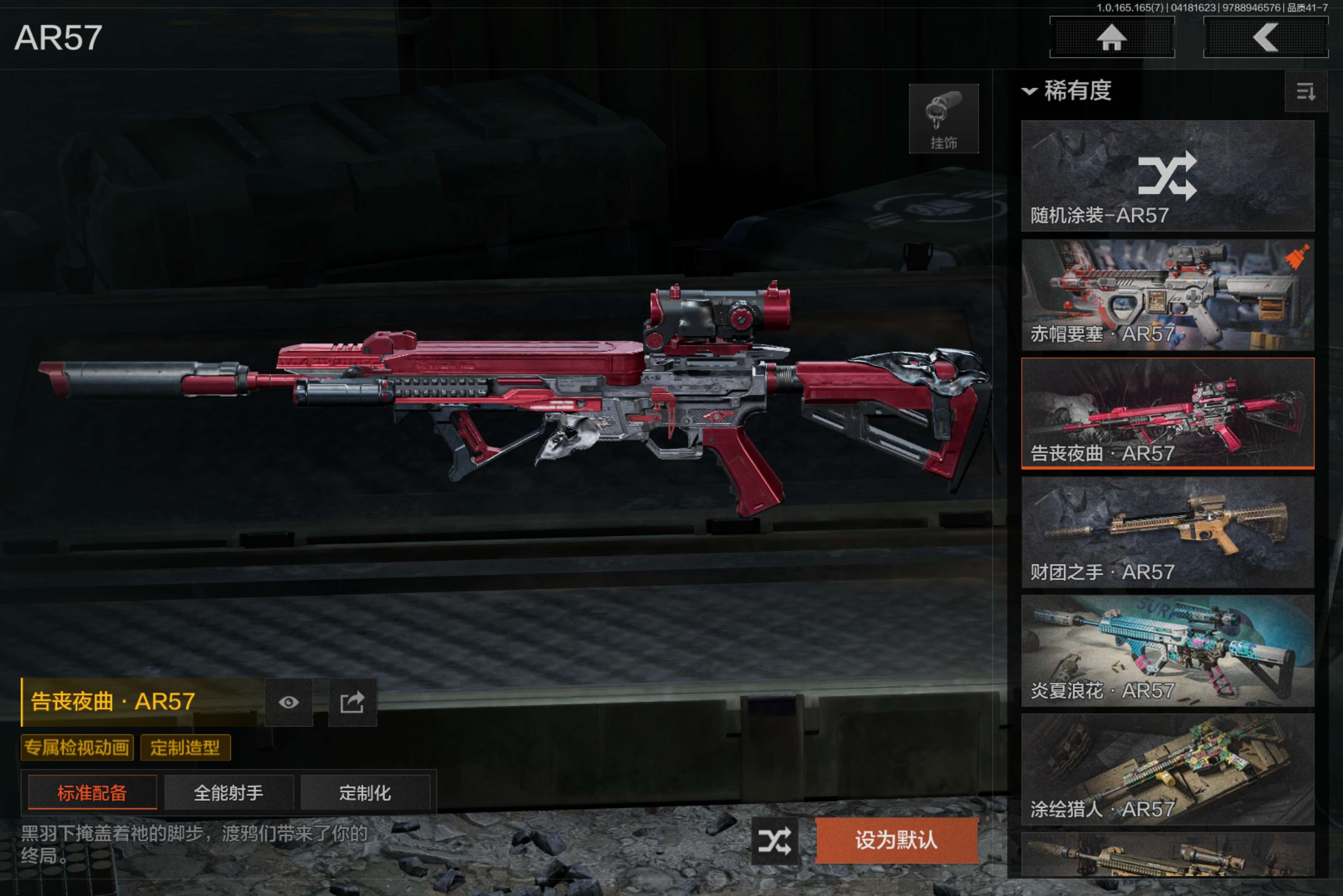Choose the 炎夏浪花 AR57 skin
This screenshot has width=1343, height=896.
[1167, 650]
